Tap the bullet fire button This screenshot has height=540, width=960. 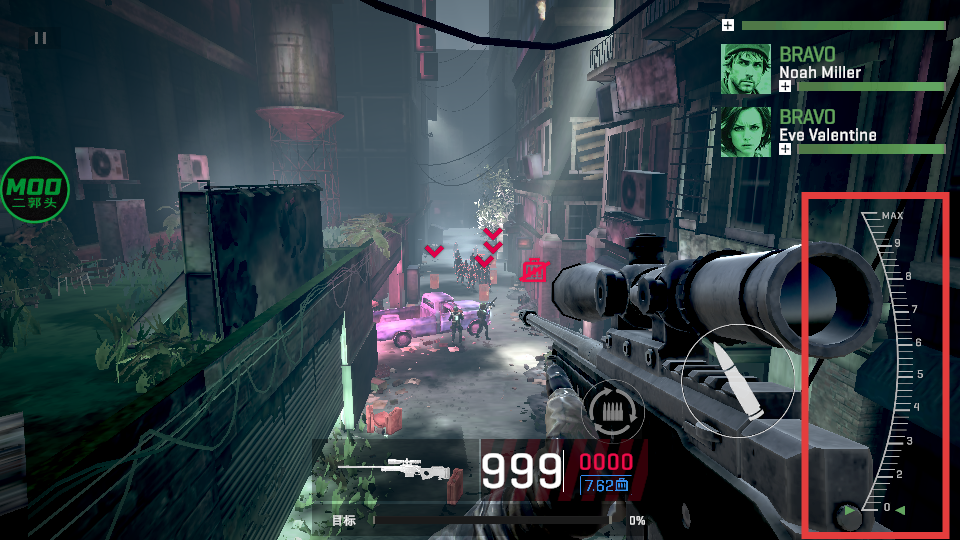coord(738,381)
